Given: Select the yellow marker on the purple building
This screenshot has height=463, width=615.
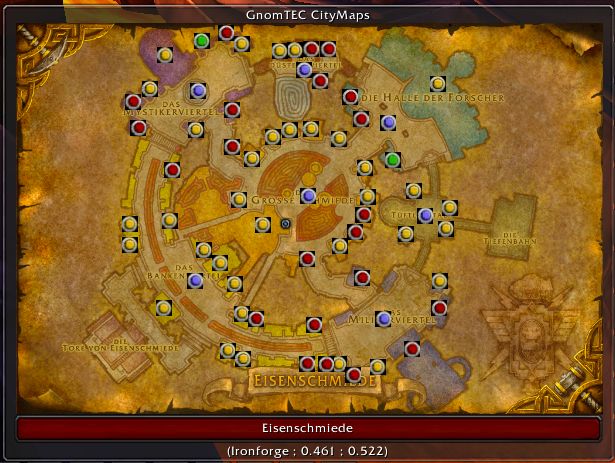Looking at the screenshot, I should 165,55.
